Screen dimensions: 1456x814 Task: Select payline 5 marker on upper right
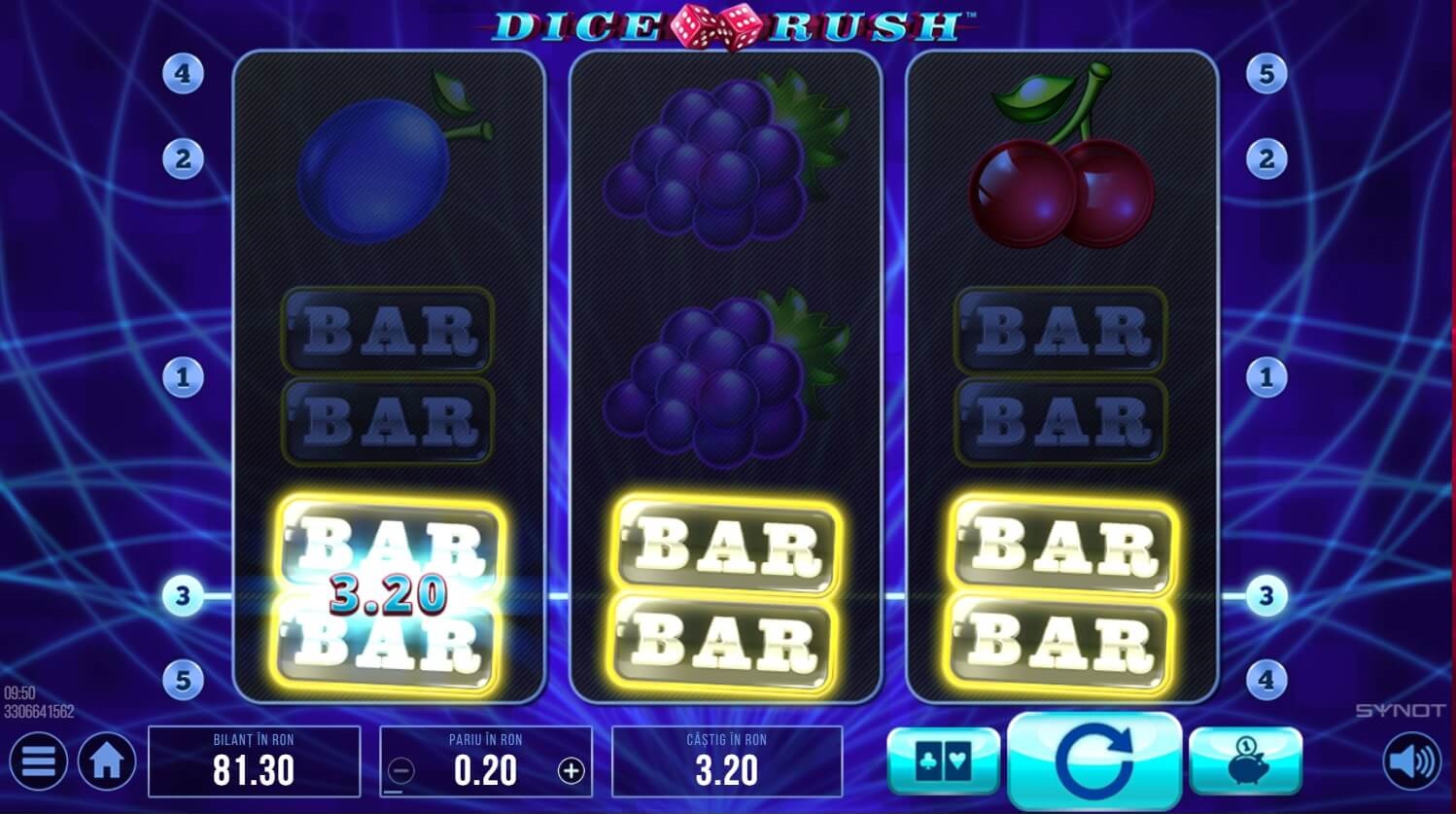[x=1268, y=73]
